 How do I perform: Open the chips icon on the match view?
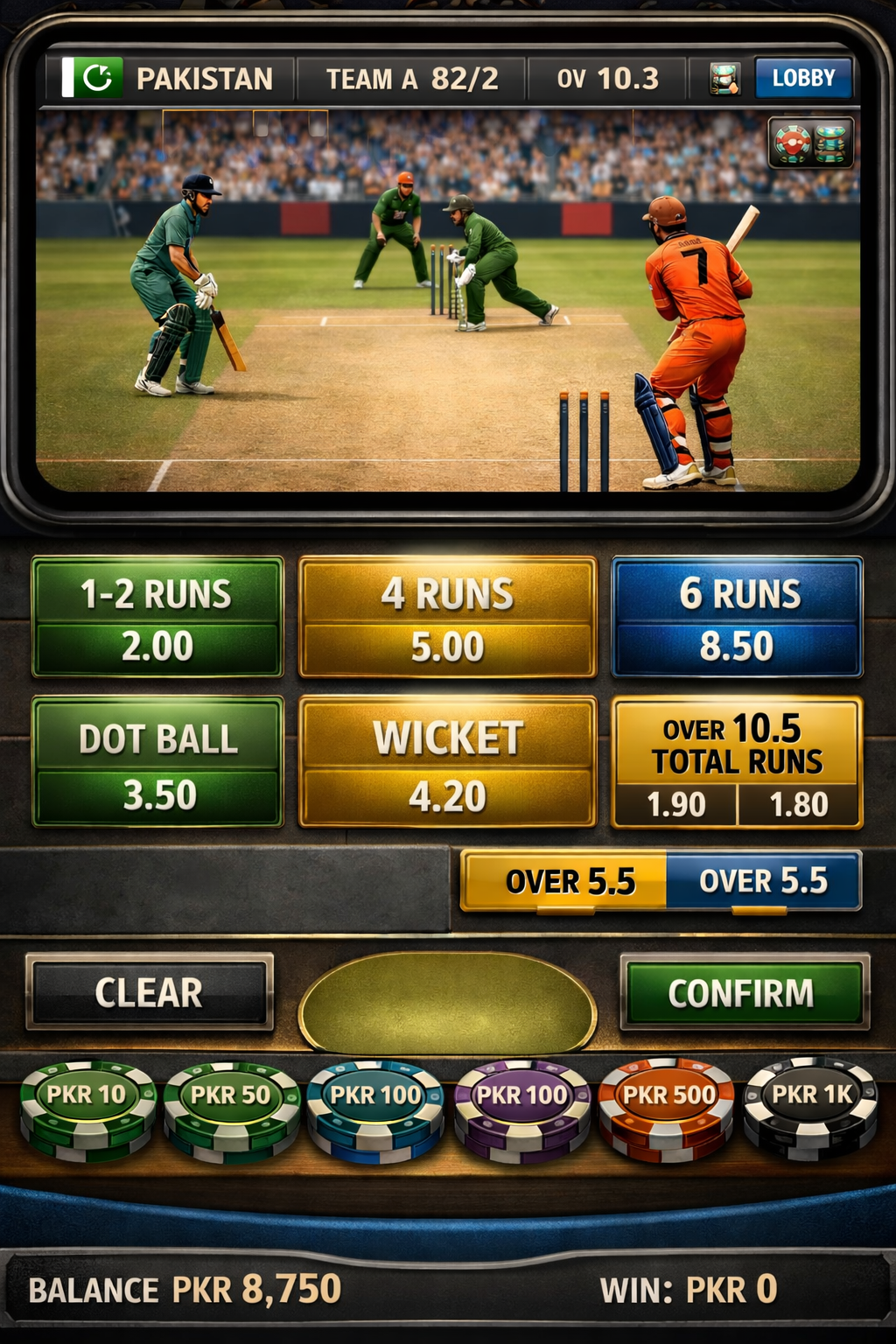point(810,143)
